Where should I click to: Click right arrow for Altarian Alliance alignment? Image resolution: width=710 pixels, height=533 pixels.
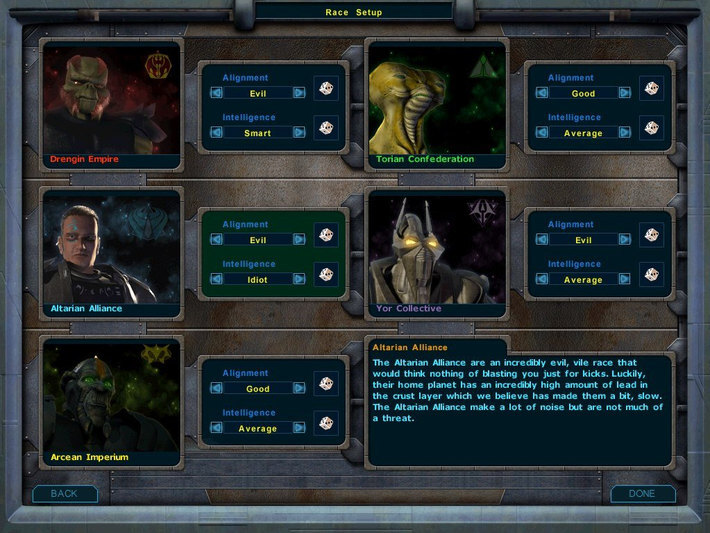click(299, 240)
